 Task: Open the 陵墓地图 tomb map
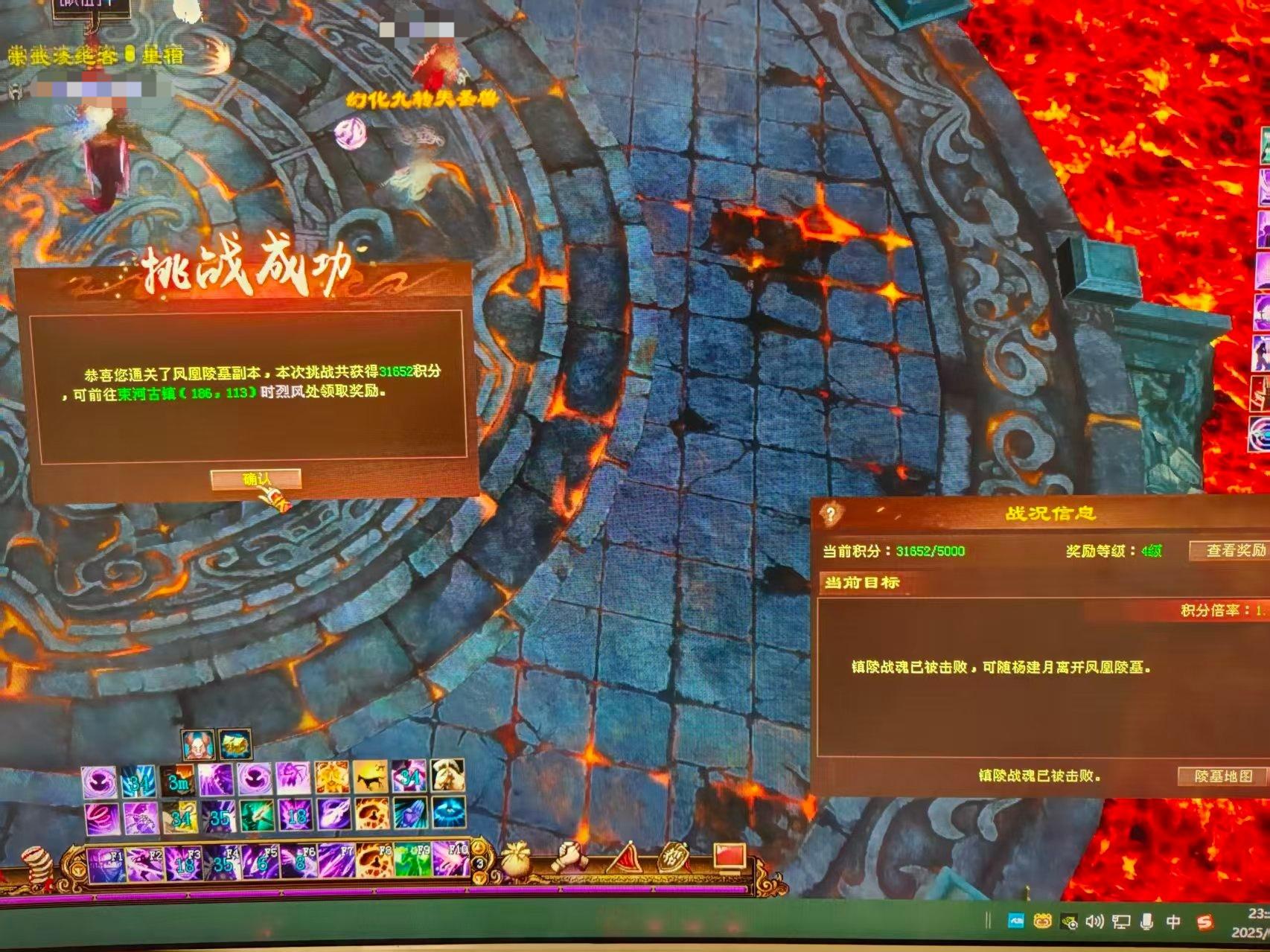[x=1222, y=776]
